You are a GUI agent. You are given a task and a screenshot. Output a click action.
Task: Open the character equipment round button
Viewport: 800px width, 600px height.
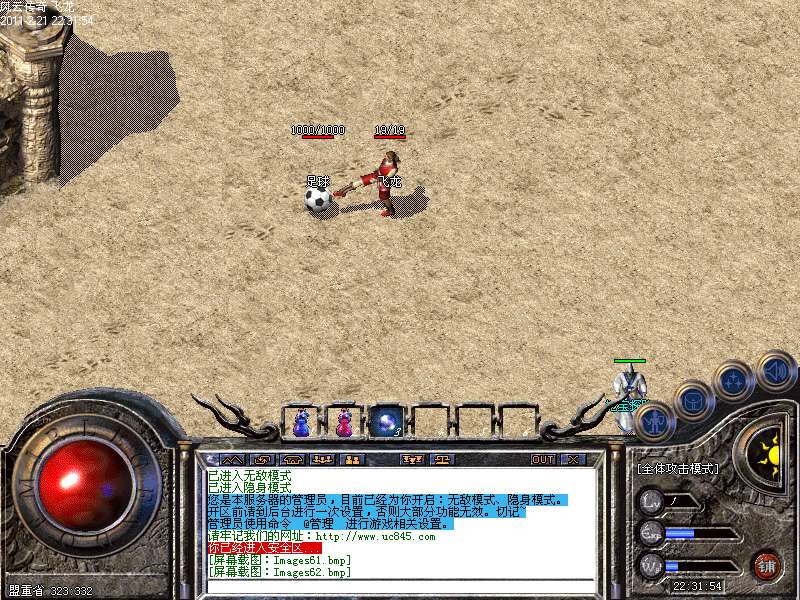pos(654,422)
